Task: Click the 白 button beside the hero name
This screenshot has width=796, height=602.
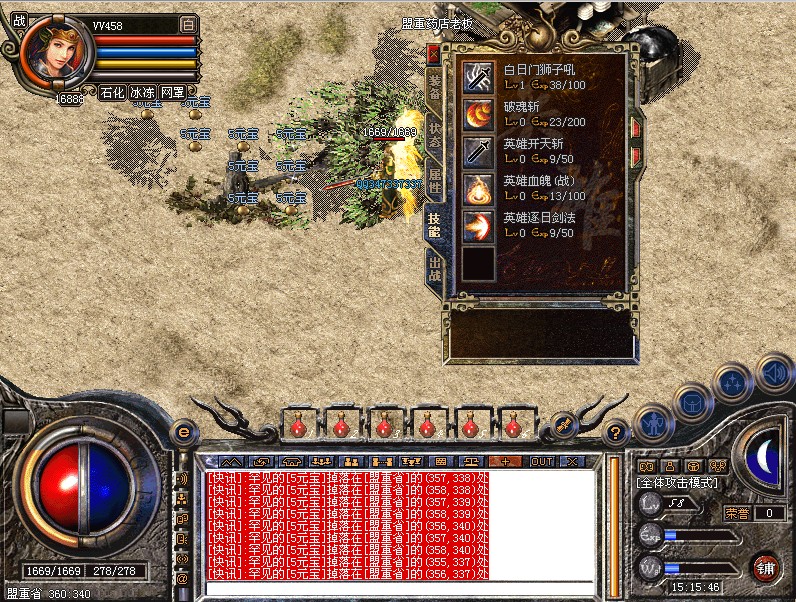Action: 189,24
